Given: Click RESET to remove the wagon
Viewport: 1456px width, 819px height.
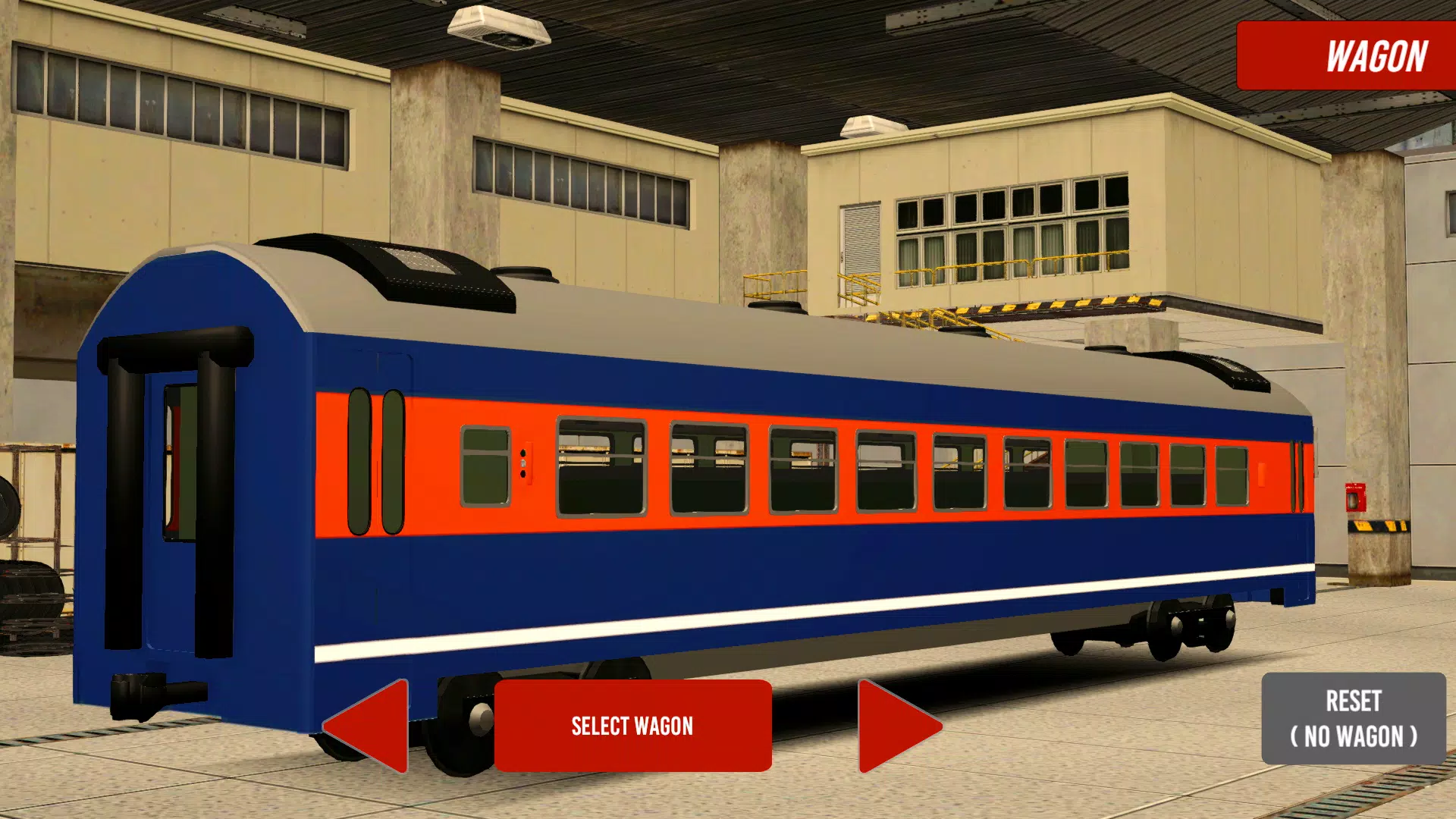Looking at the screenshot, I should pos(1355,717).
